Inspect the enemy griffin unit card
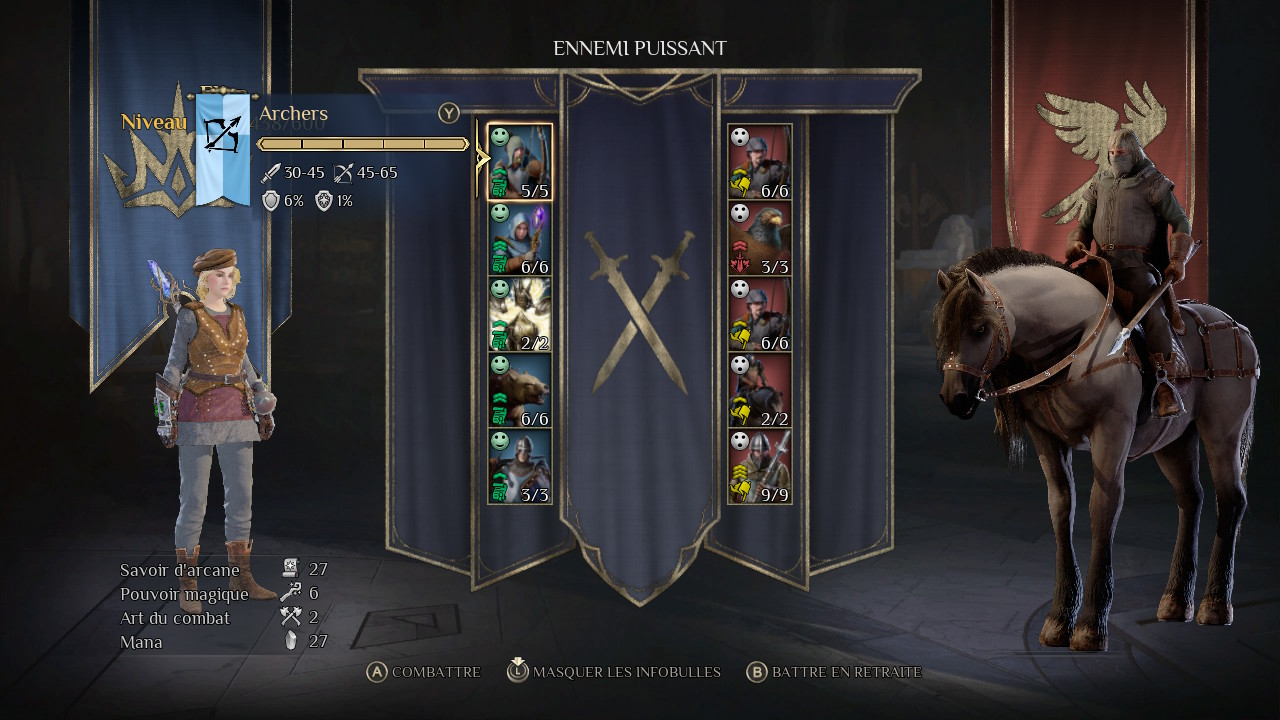Image resolution: width=1280 pixels, height=720 pixels. 760,239
